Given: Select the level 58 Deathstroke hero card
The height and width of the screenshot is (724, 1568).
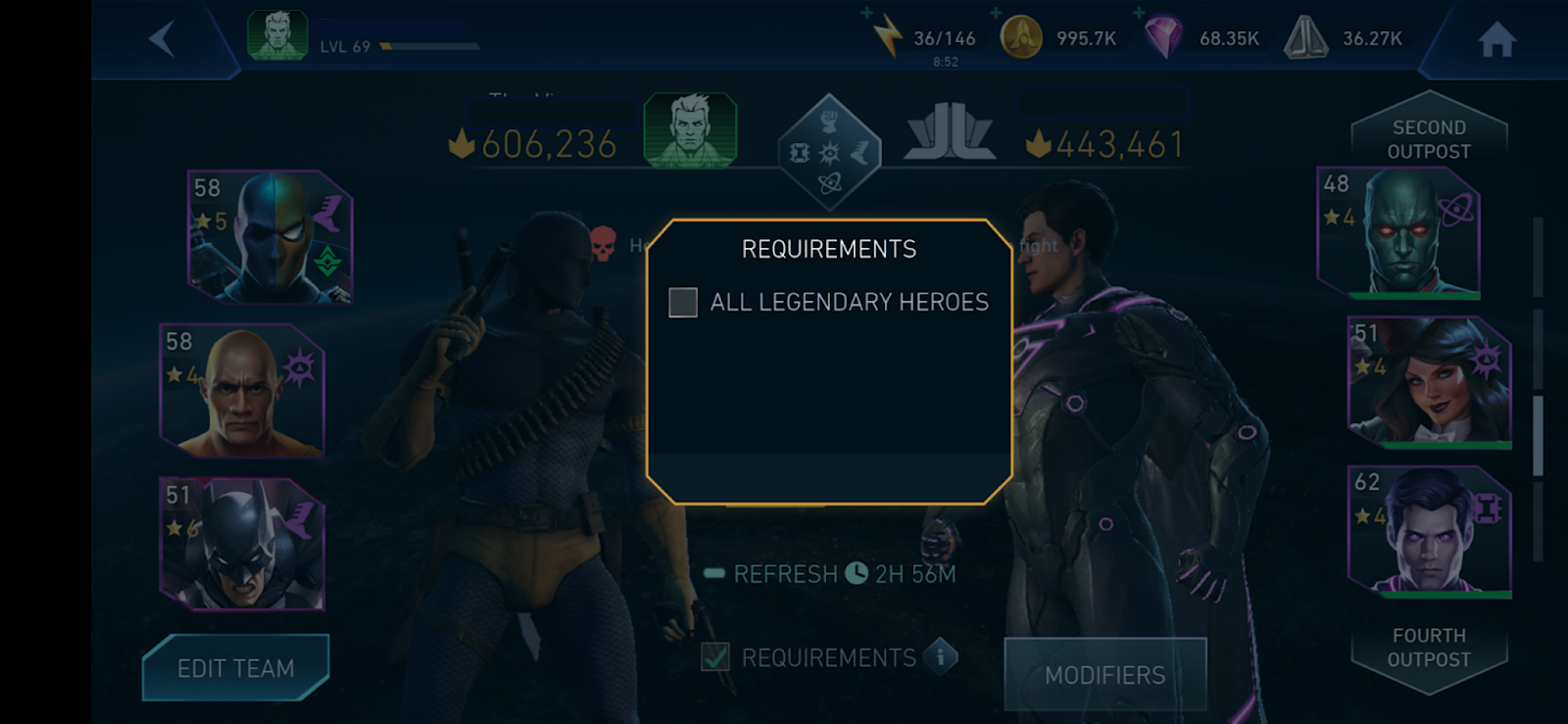Looking at the screenshot, I should pyautogui.click(x=269, y=236).
